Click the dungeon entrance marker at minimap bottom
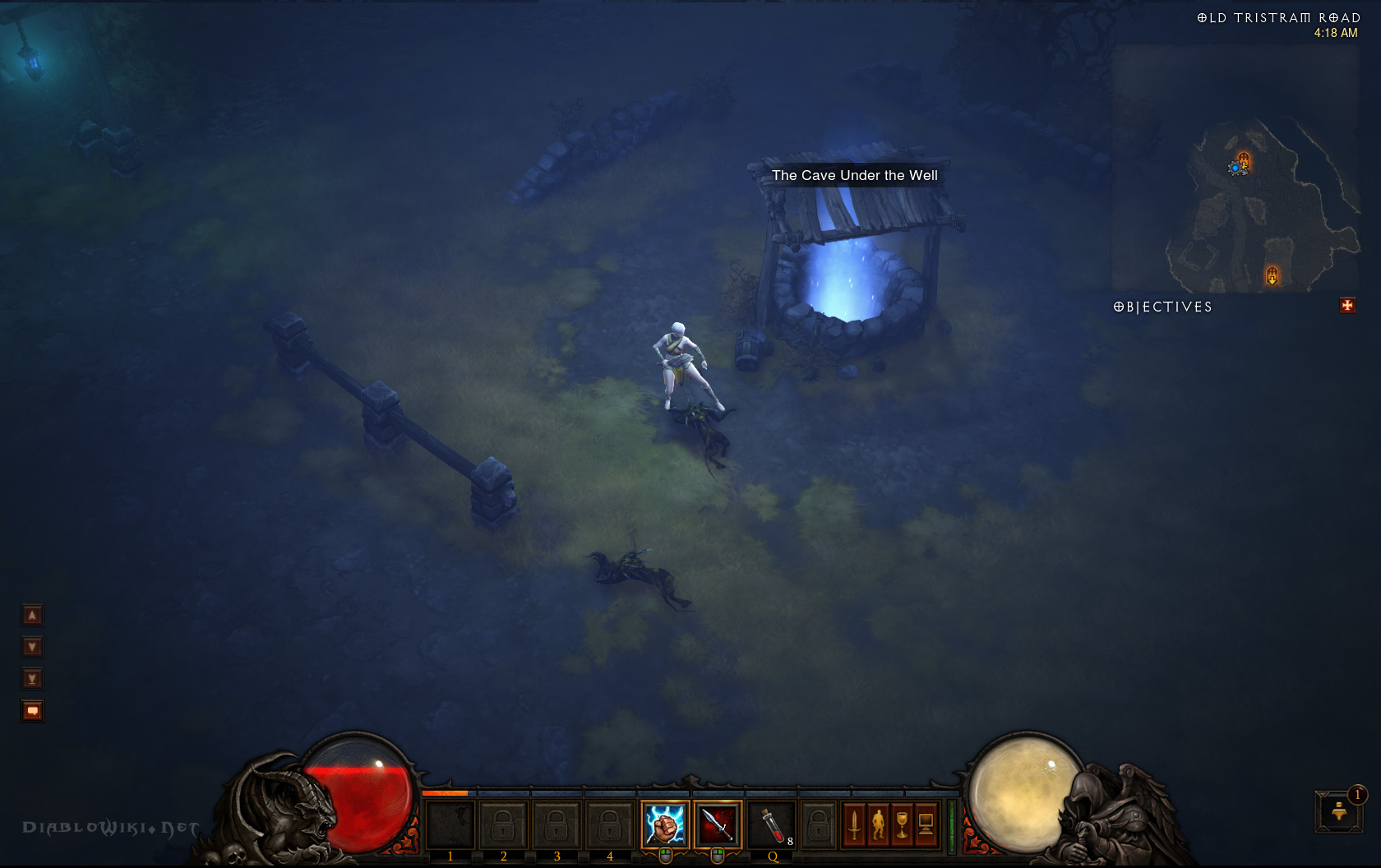 coord(1272,275)
